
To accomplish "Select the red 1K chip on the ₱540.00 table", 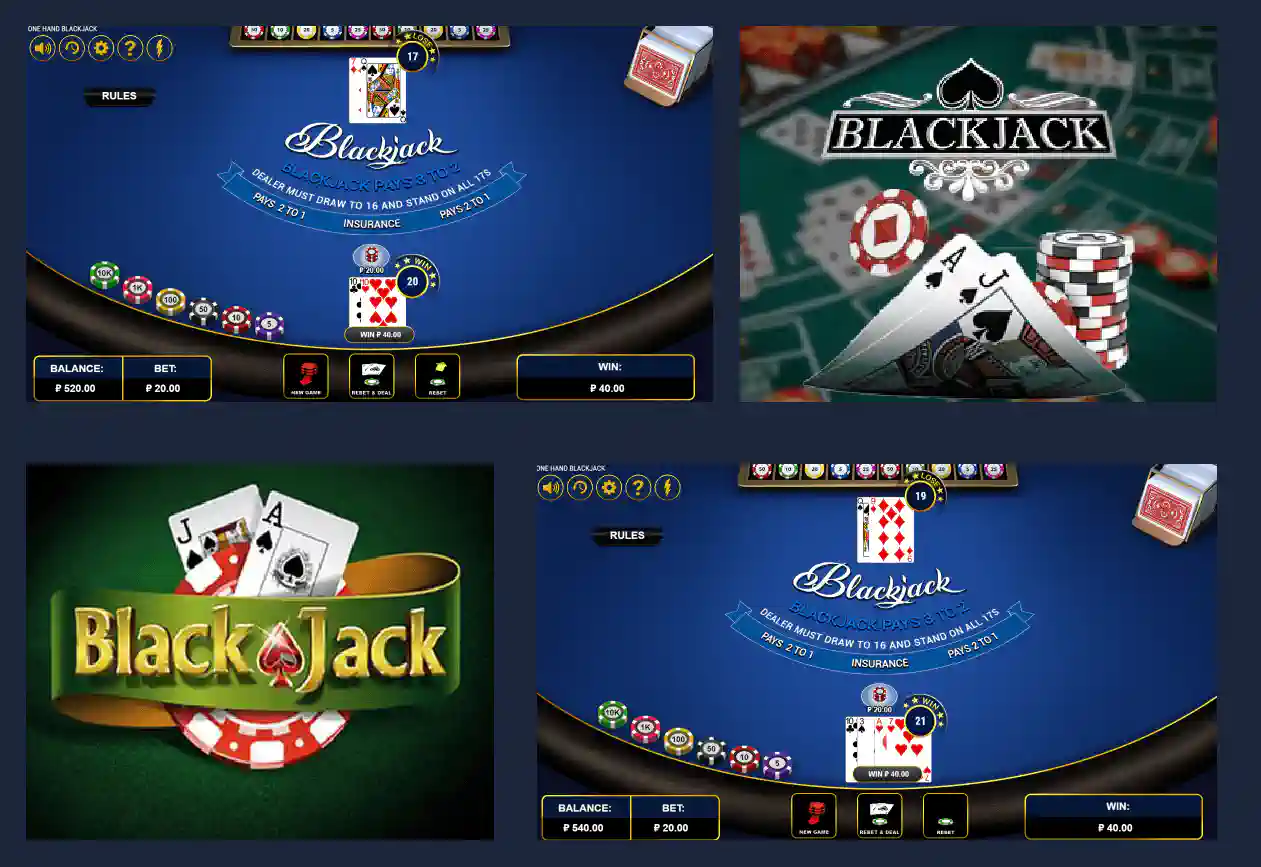I will pyautogui.click(x=646, y=729).
